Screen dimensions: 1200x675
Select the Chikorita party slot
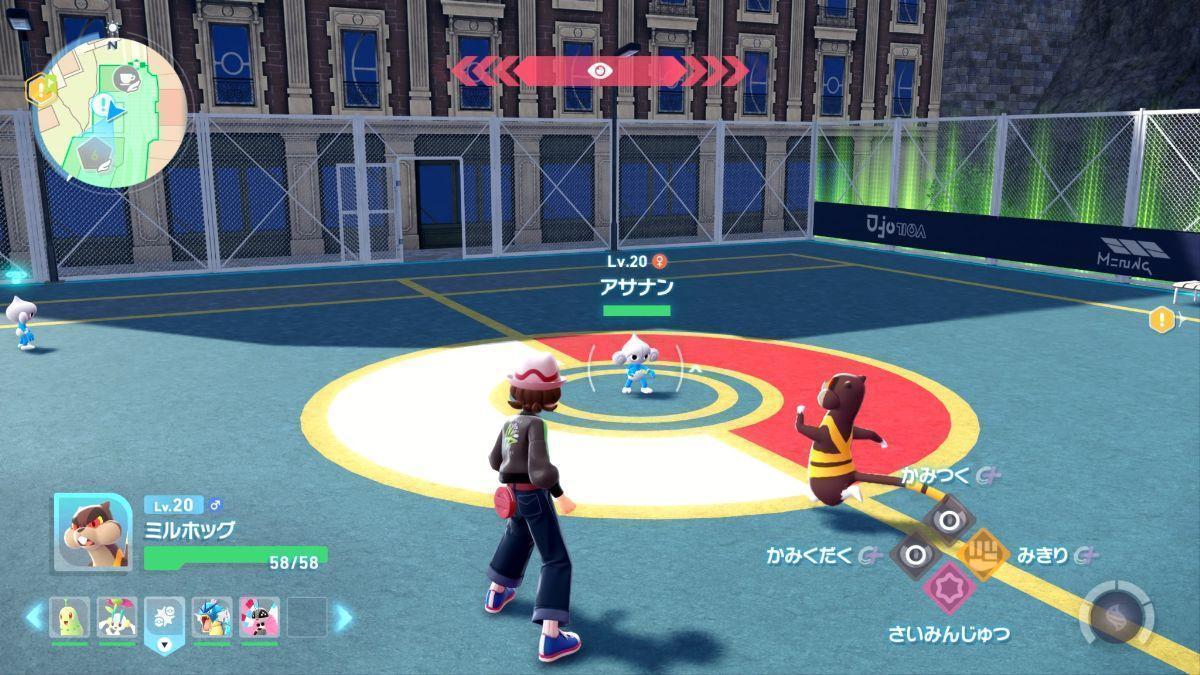coord(70,617)
